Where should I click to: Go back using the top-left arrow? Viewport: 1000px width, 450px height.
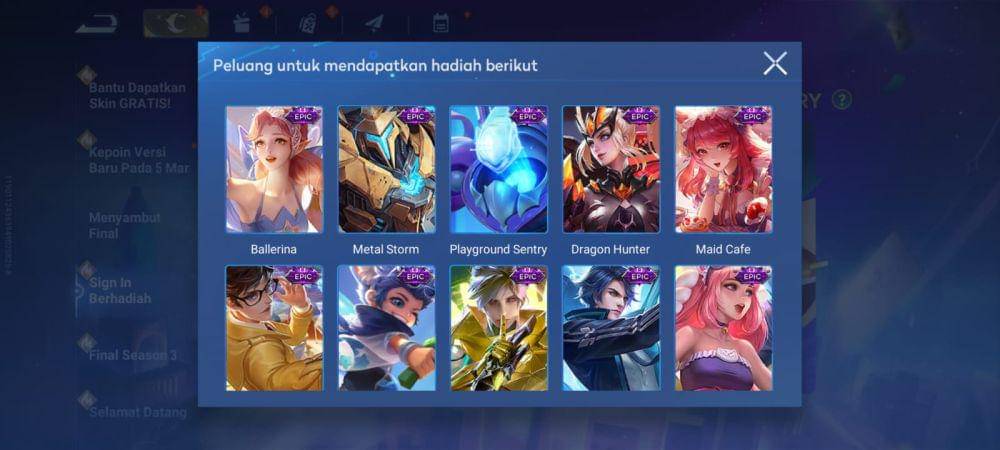click(95, 21)
